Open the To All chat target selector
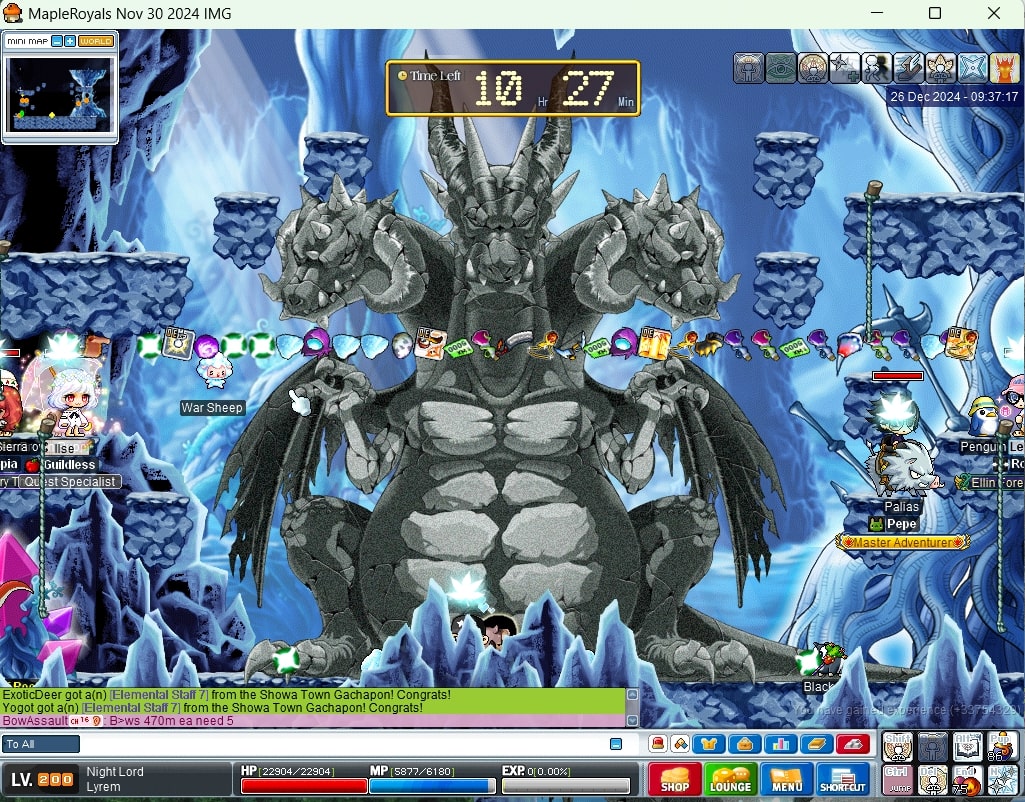Viewport: 1025px width, 802px height. pos(41,744)
